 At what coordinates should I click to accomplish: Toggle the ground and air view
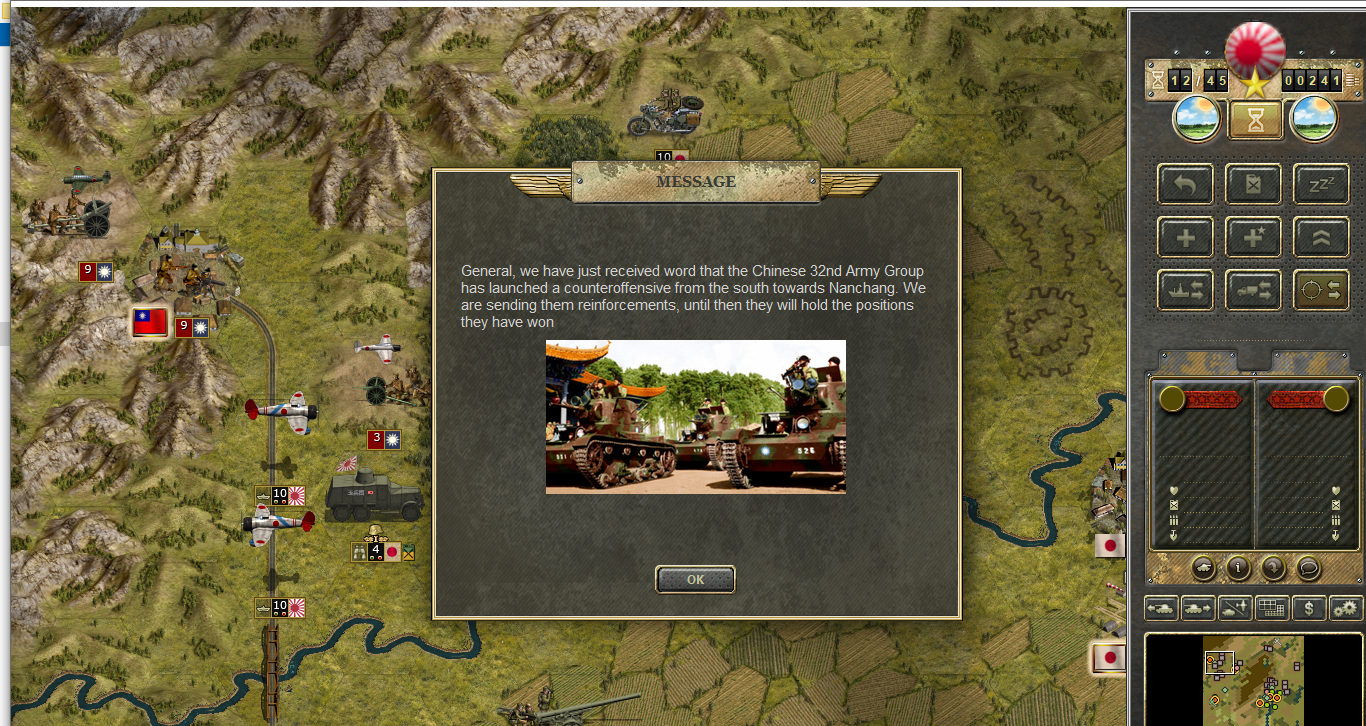click(x=1235, y=607)
